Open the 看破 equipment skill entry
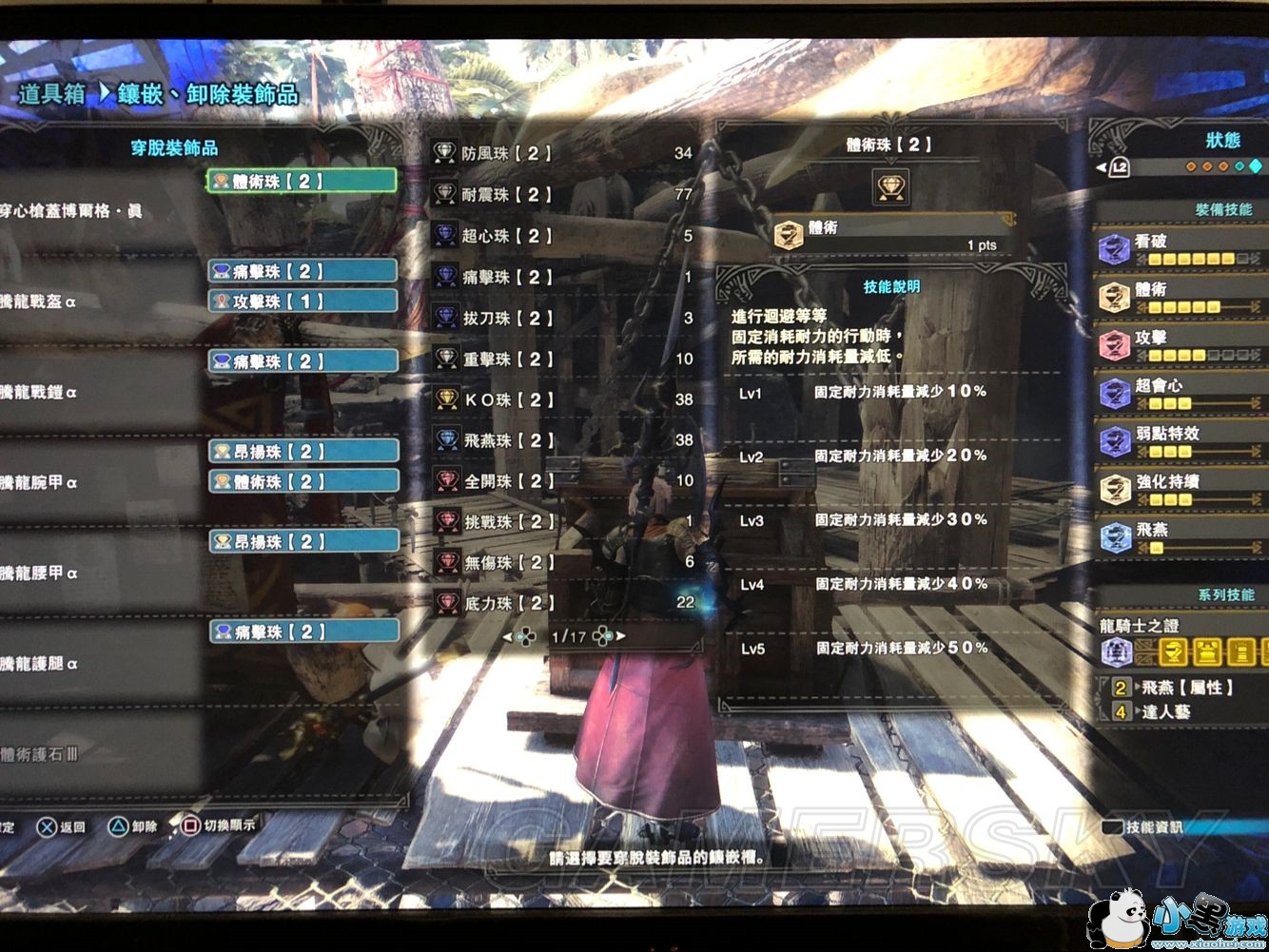This screenshot has height=952, width=1269. [1180, 248]
